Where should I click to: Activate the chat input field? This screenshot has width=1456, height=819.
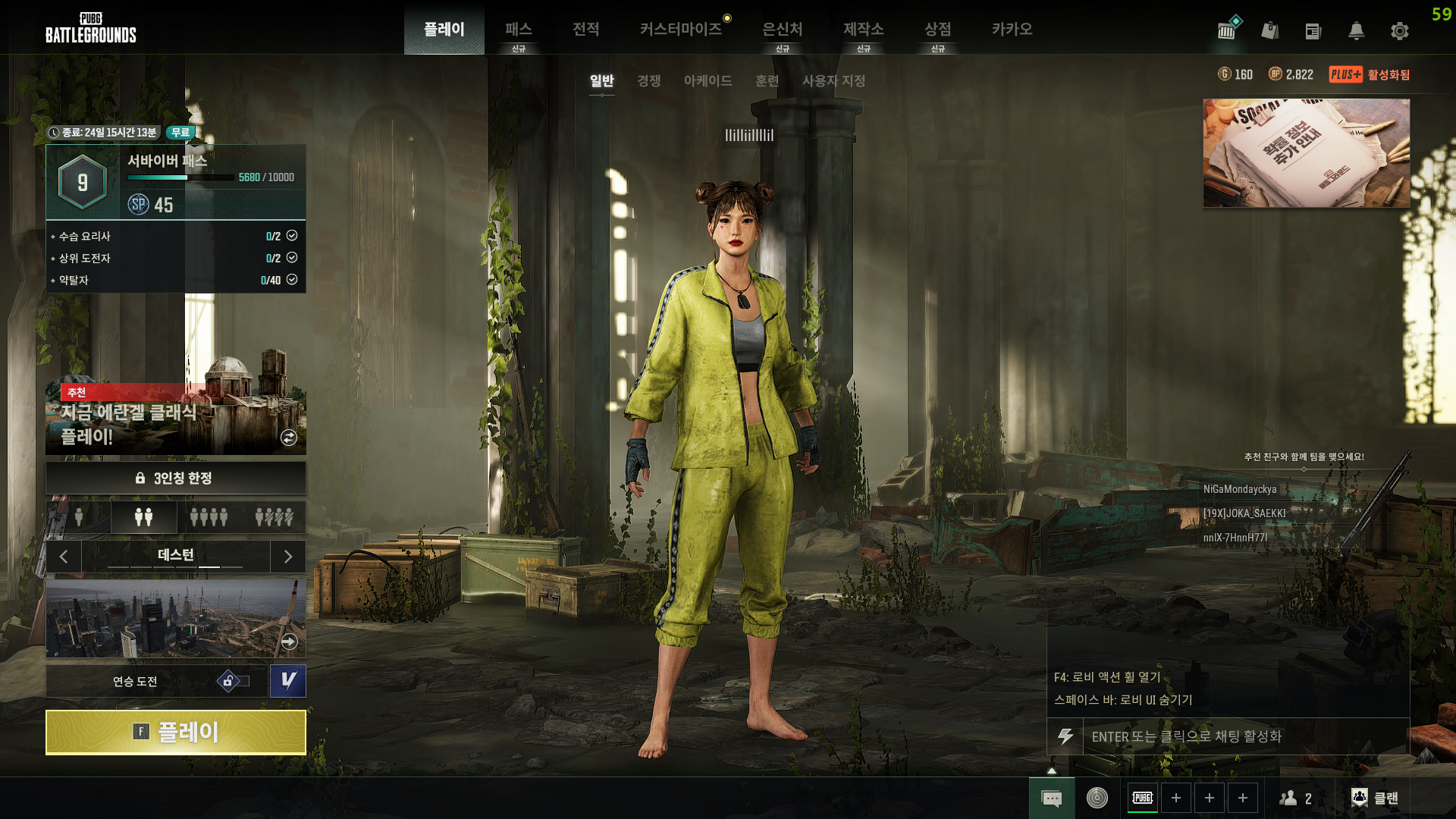coord(1244,736)
